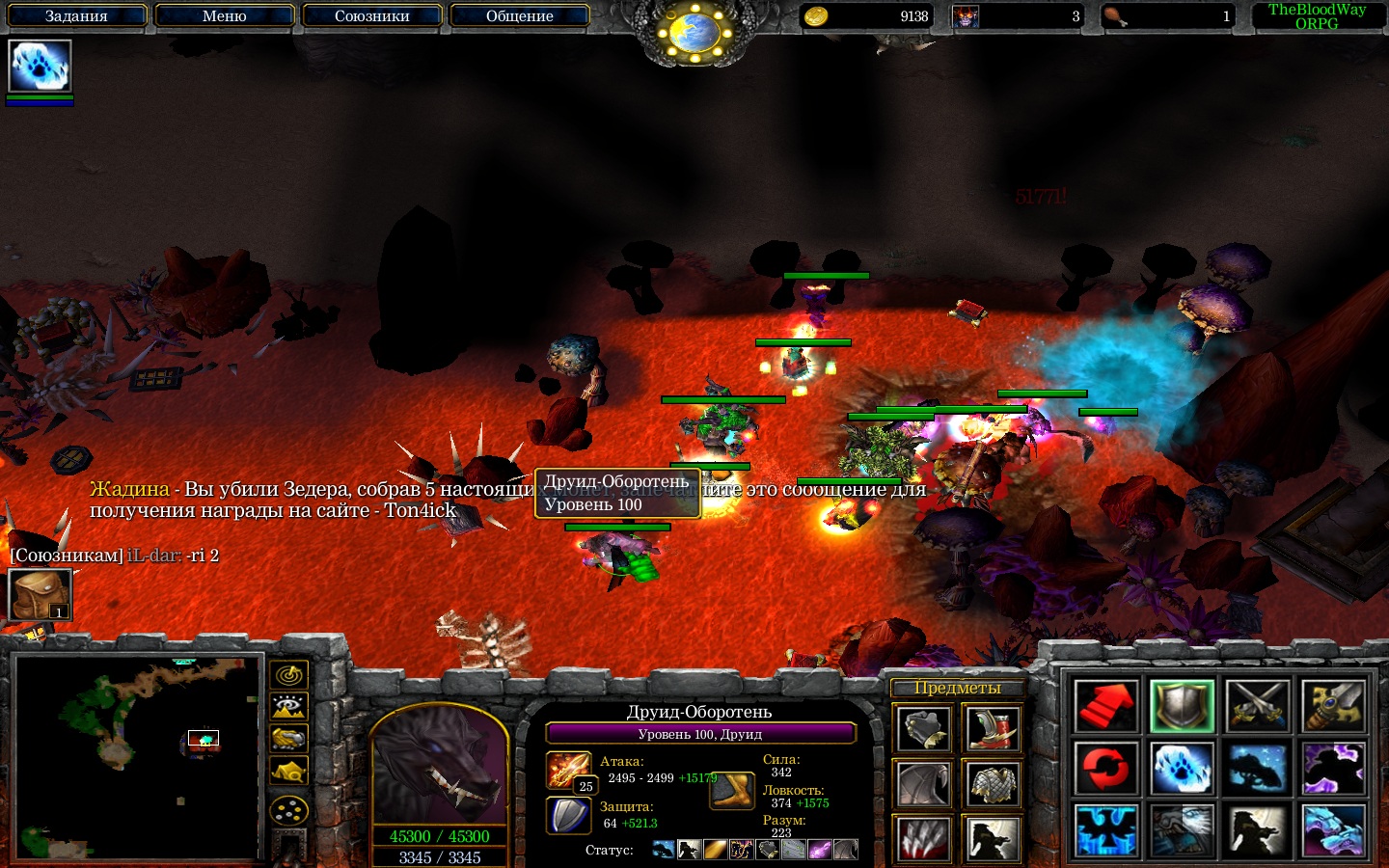Open the Меню game menu

pyautogui.click(x=224, y=15)
